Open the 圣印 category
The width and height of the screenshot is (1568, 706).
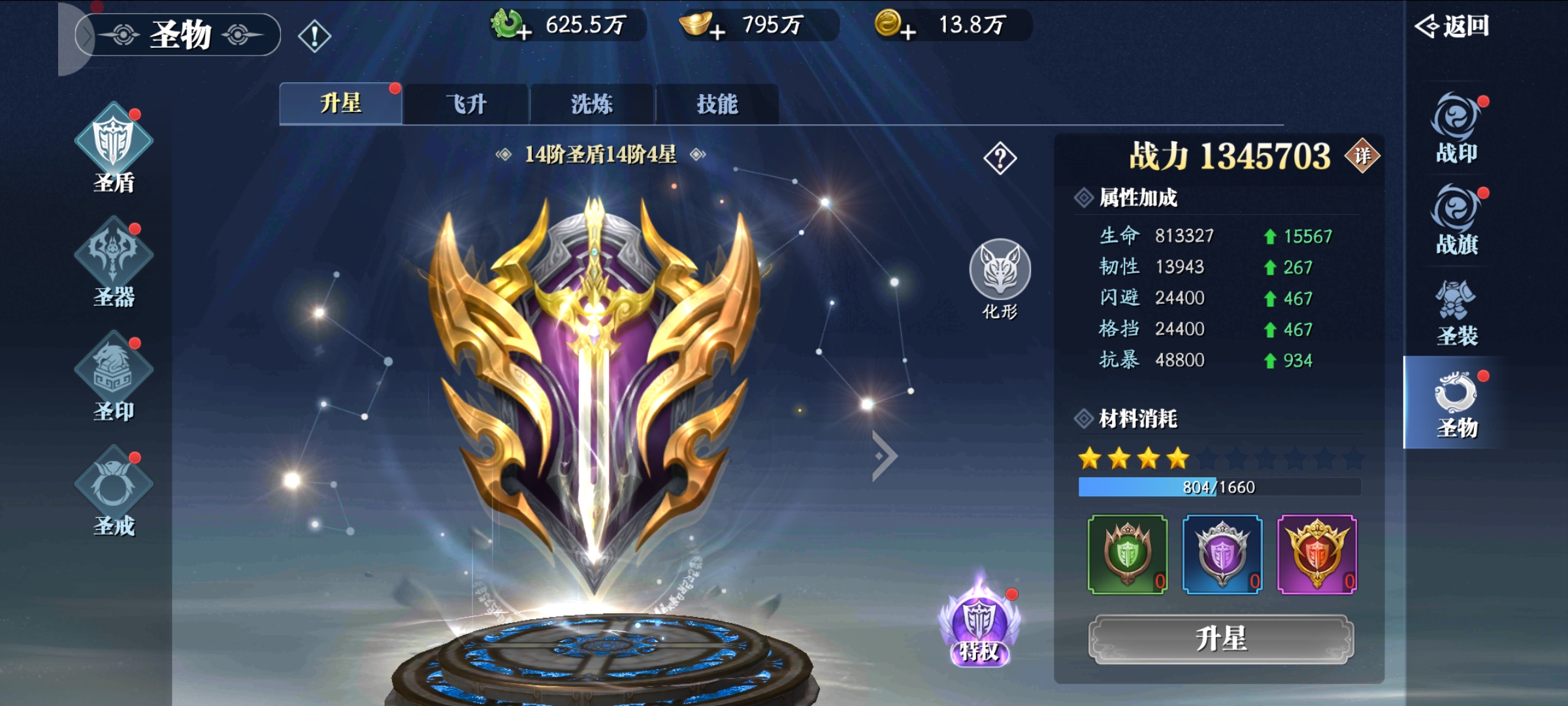[114, 377]
